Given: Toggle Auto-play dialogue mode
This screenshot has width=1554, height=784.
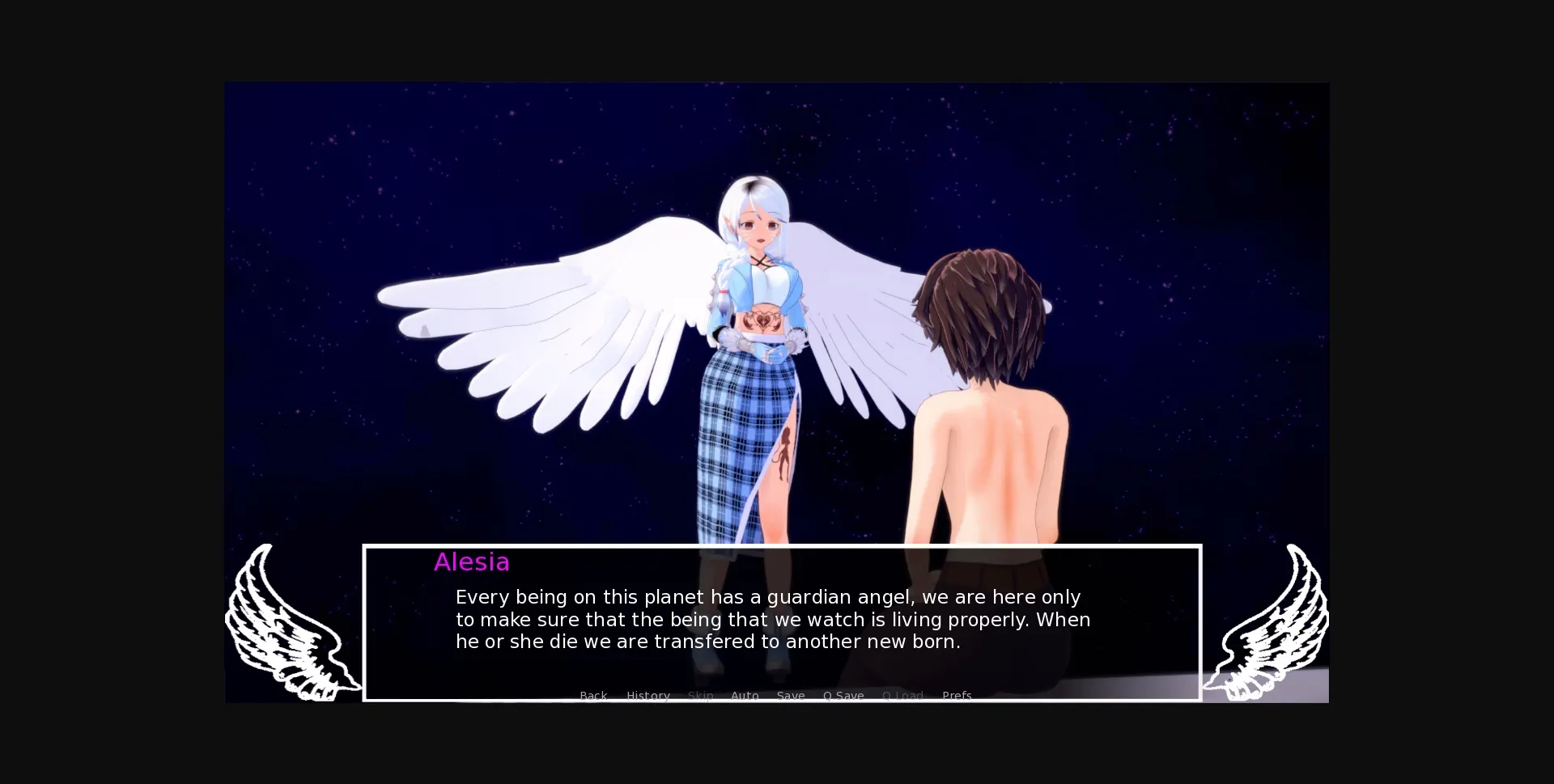Looking at the screenshot, I should (x=745, y=696).
